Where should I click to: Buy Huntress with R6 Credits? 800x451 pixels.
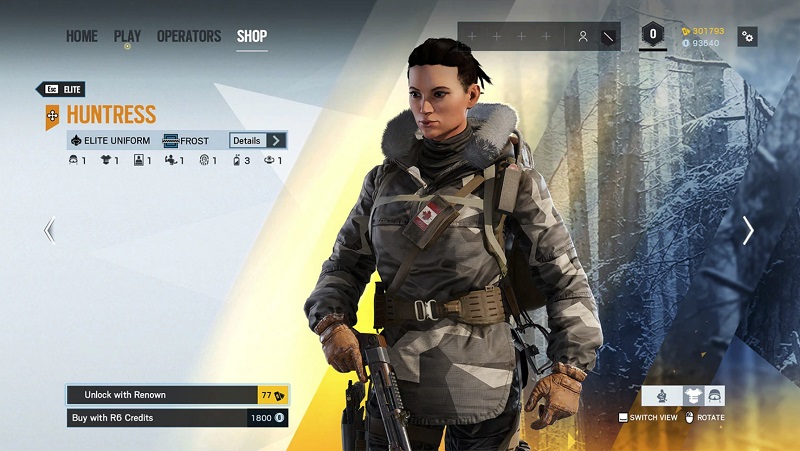[x=177, y=417]
